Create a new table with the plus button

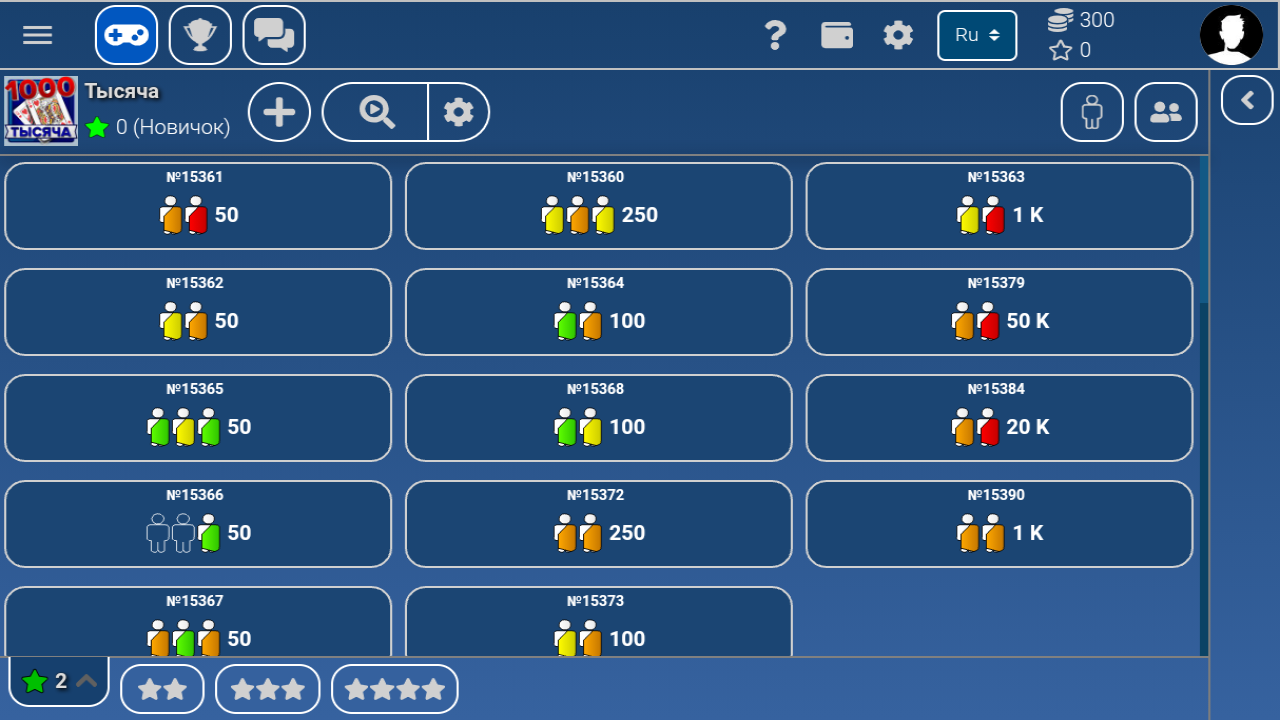click(279, 112)
